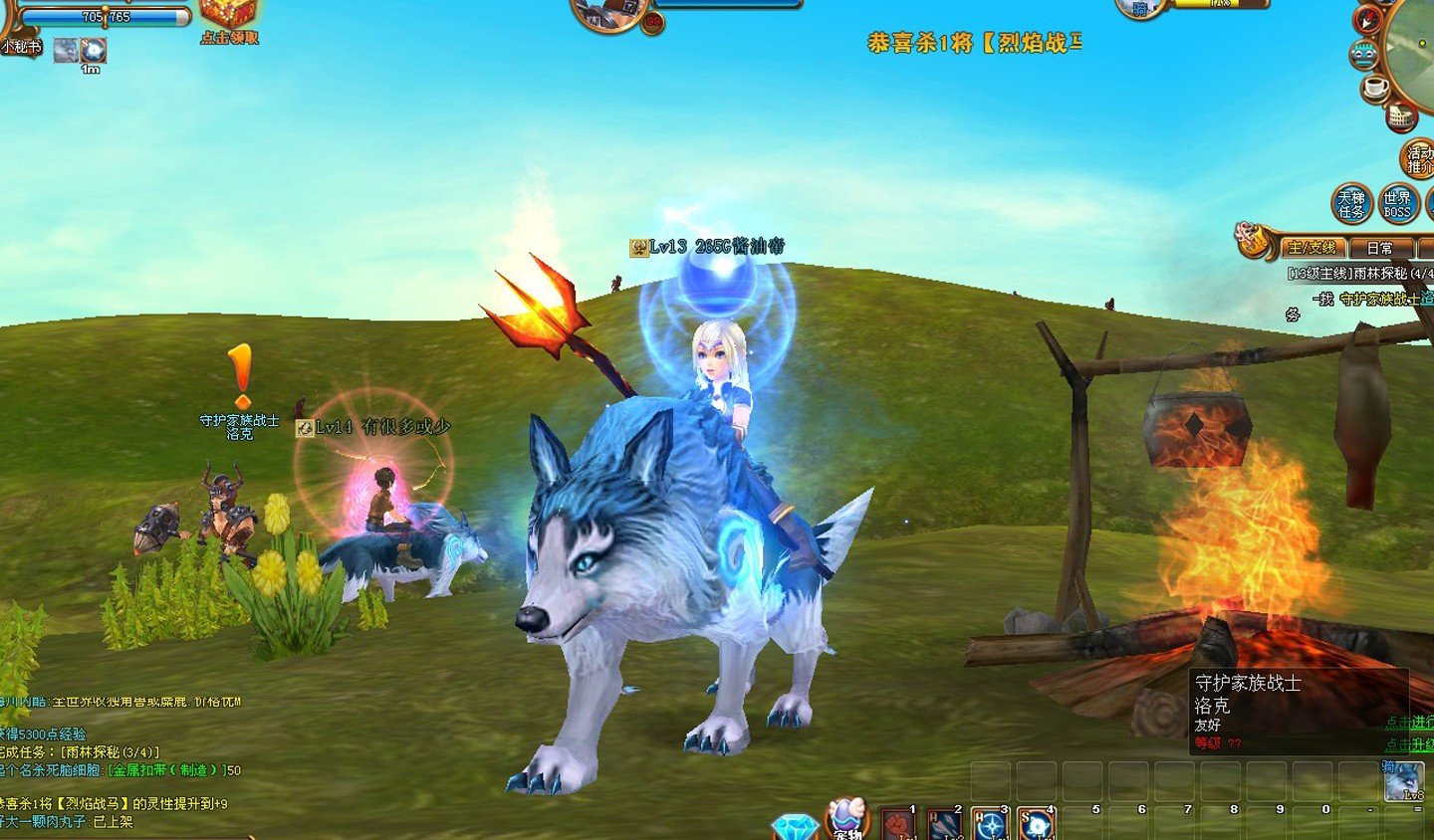This screenshot has width=1434, height=840.
Task: Open the 天梯任务 ladder quests
Action: (1351, 204)
